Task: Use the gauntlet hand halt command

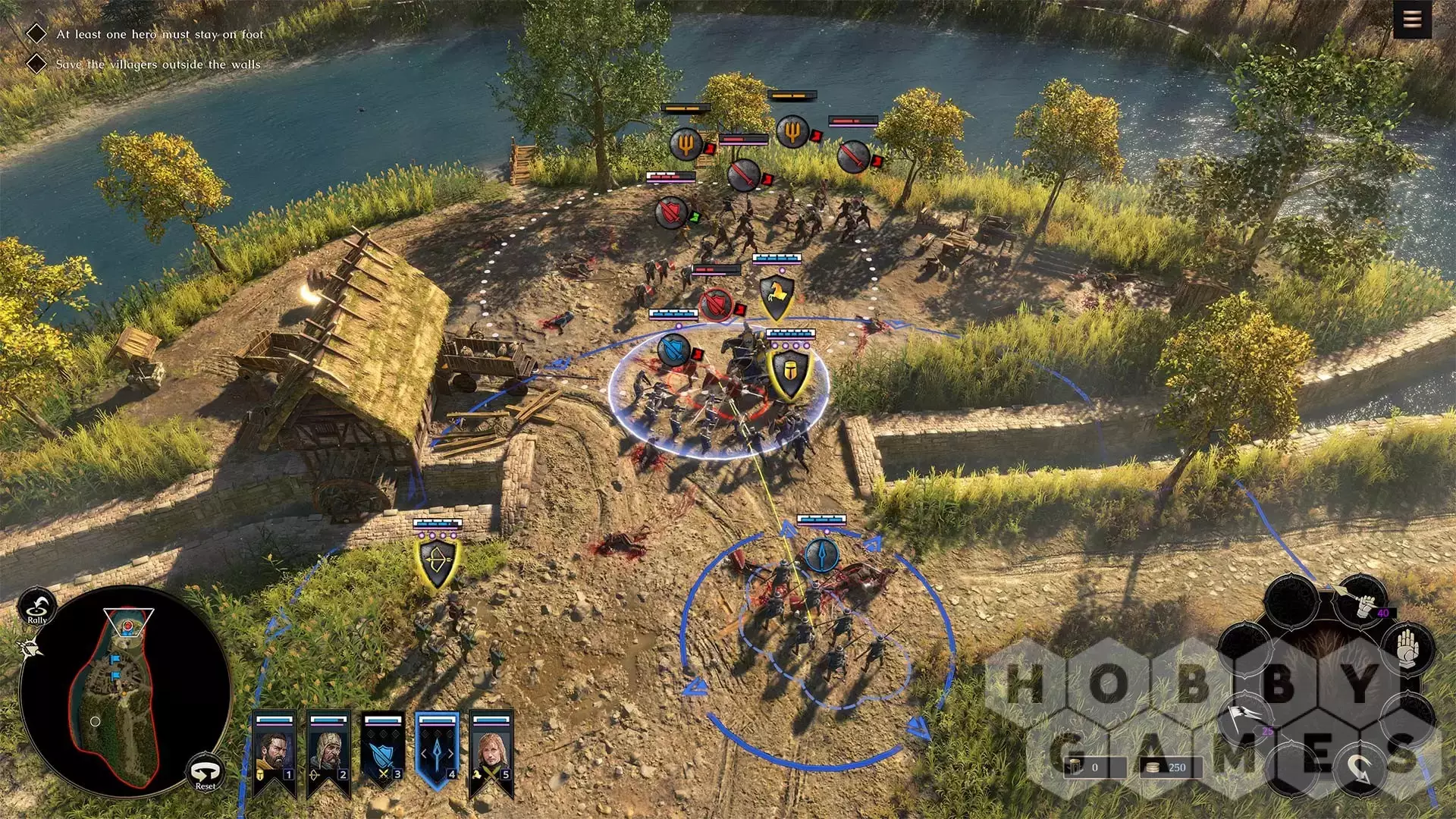Action: 1407,647
